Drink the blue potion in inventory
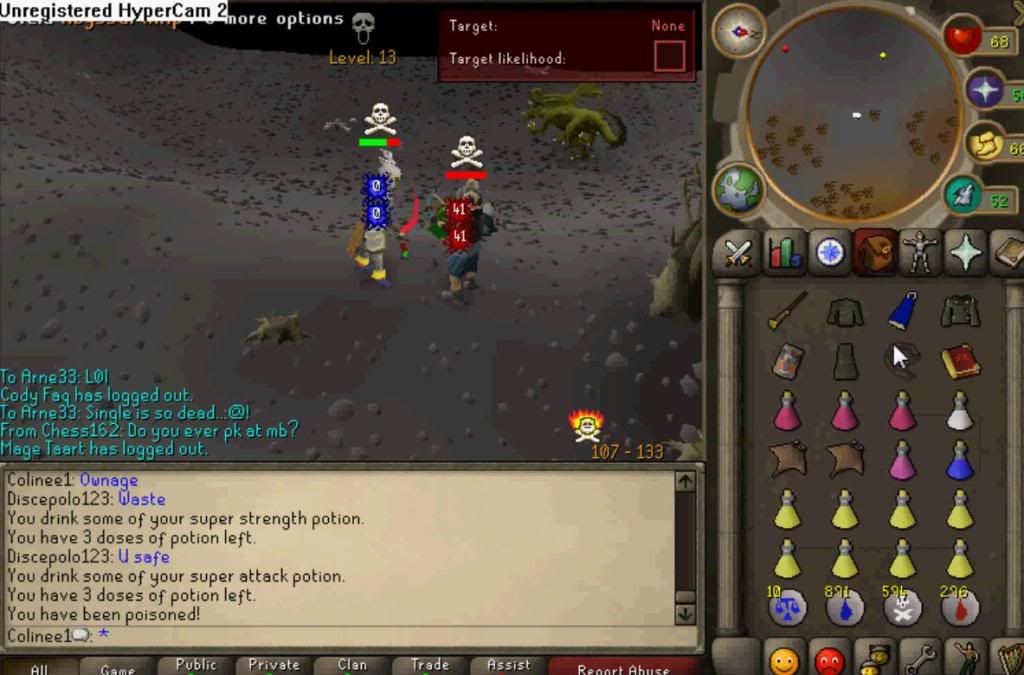The height and width of the screenshot is (675, 1024). [960, 461]
